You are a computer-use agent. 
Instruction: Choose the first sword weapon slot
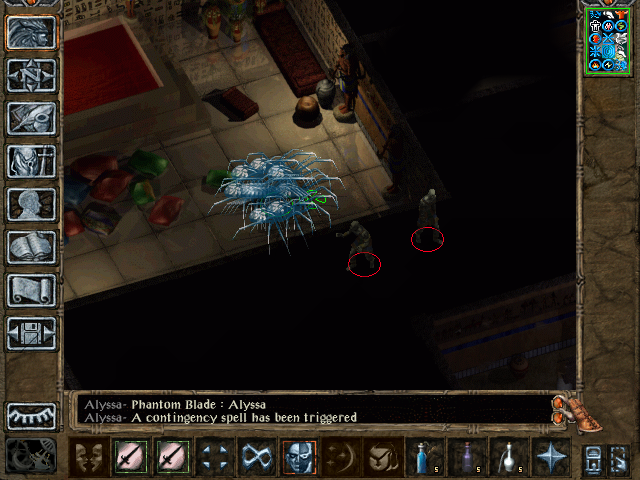[131, 457]
